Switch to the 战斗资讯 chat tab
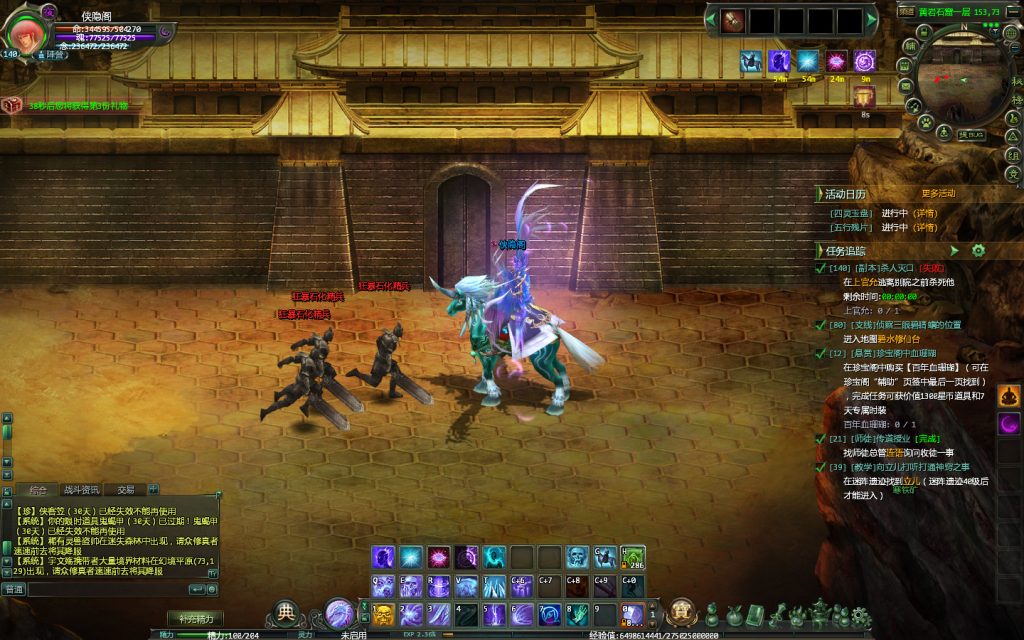The image size is (1024, 640). click(82, 490)
